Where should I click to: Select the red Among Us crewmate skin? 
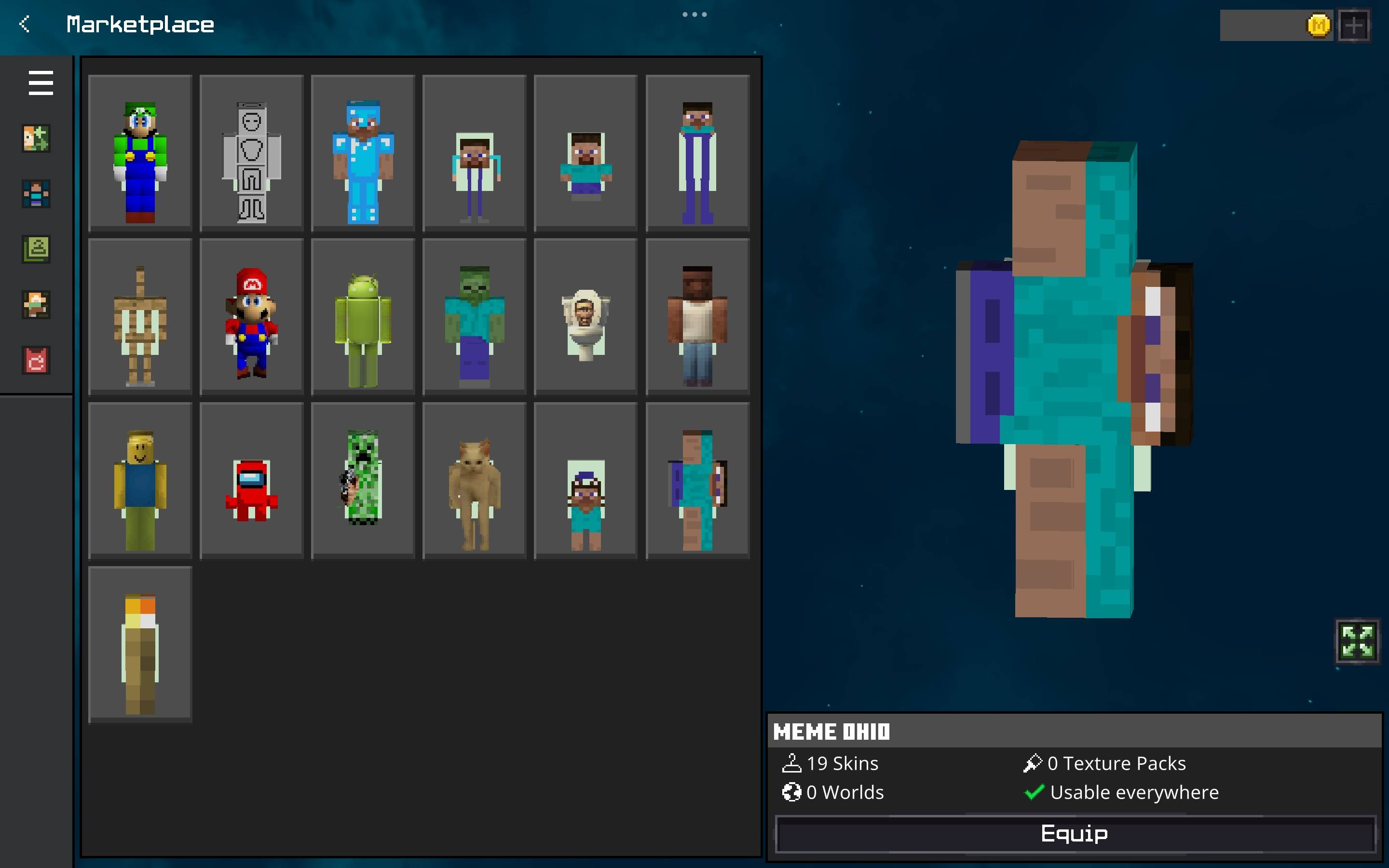pyautogui.click(x=251, y=481)
